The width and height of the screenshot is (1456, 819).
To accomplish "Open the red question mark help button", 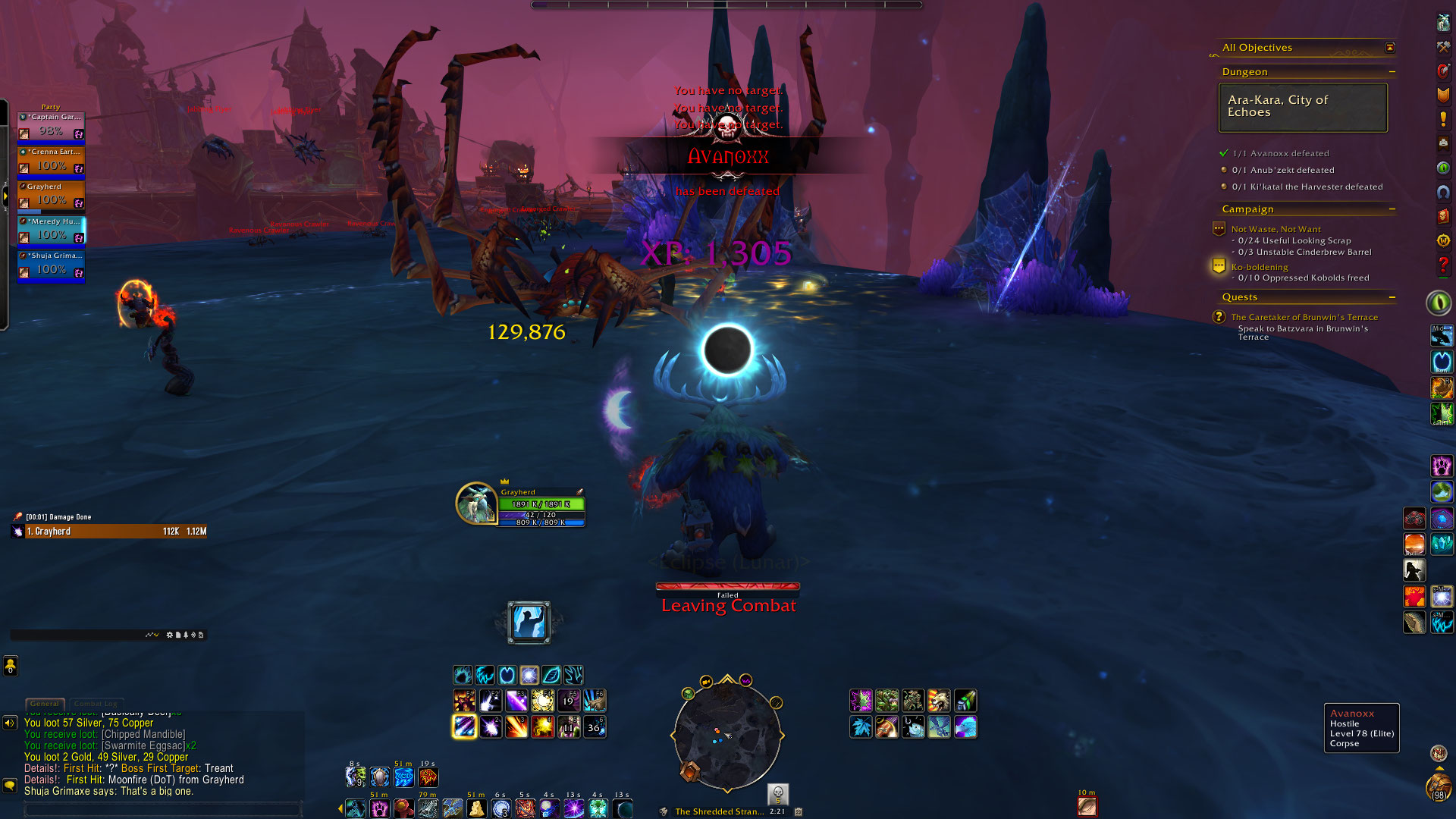I will 1443,265.
